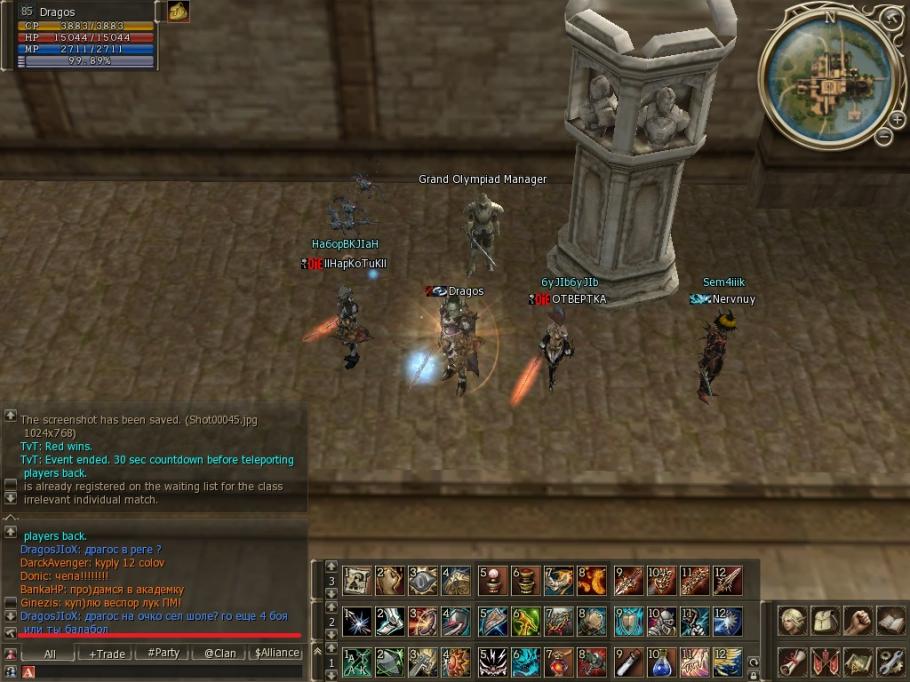Screen dimensions: 910x682
Task: Open the system menu wrench icon
Action: pyautogui.click(x=890, y=661)
